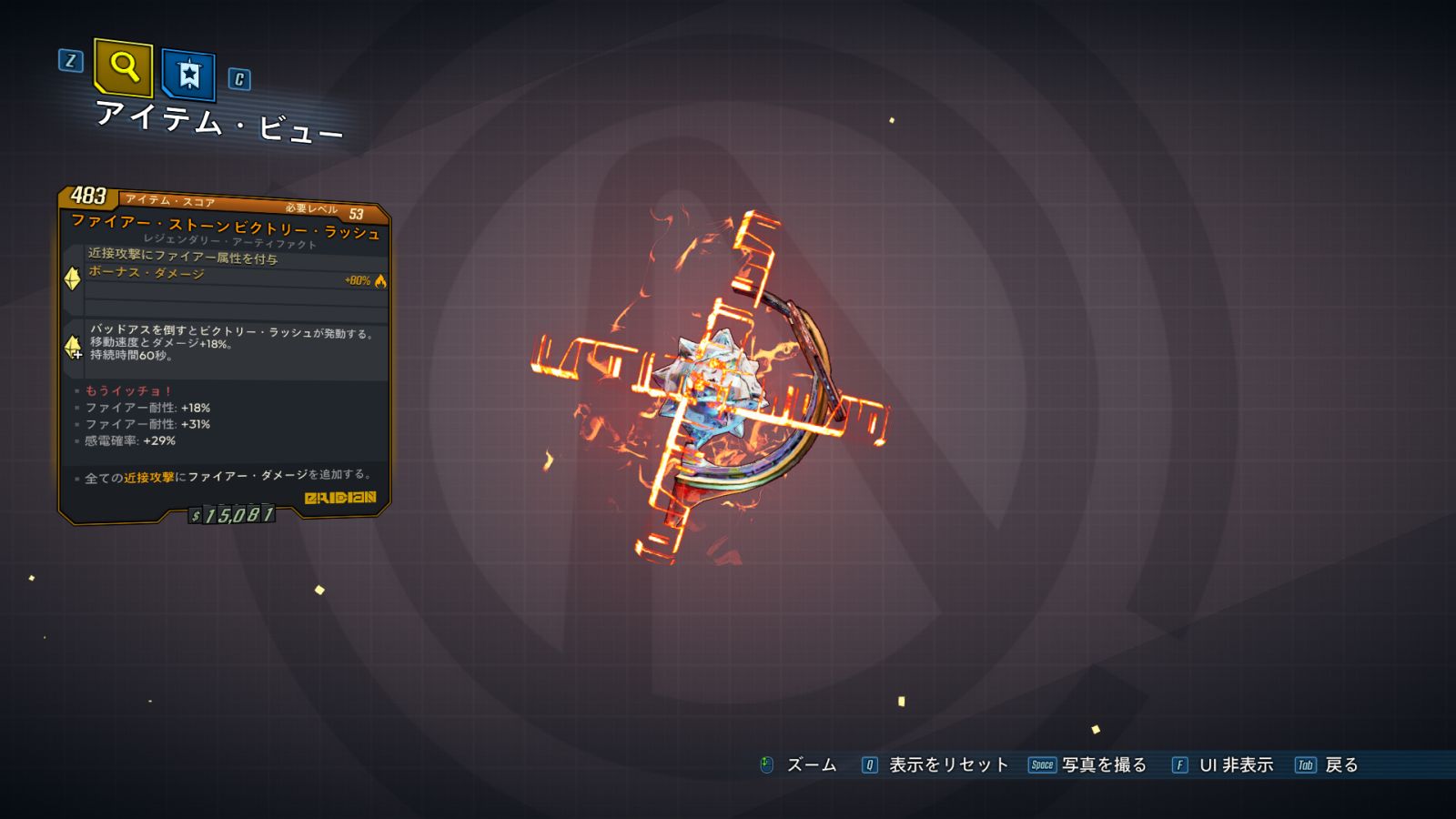Select the magnifying glass item view tab
The width and height of the screenshot is (1456, 819).
coord(123,67)
